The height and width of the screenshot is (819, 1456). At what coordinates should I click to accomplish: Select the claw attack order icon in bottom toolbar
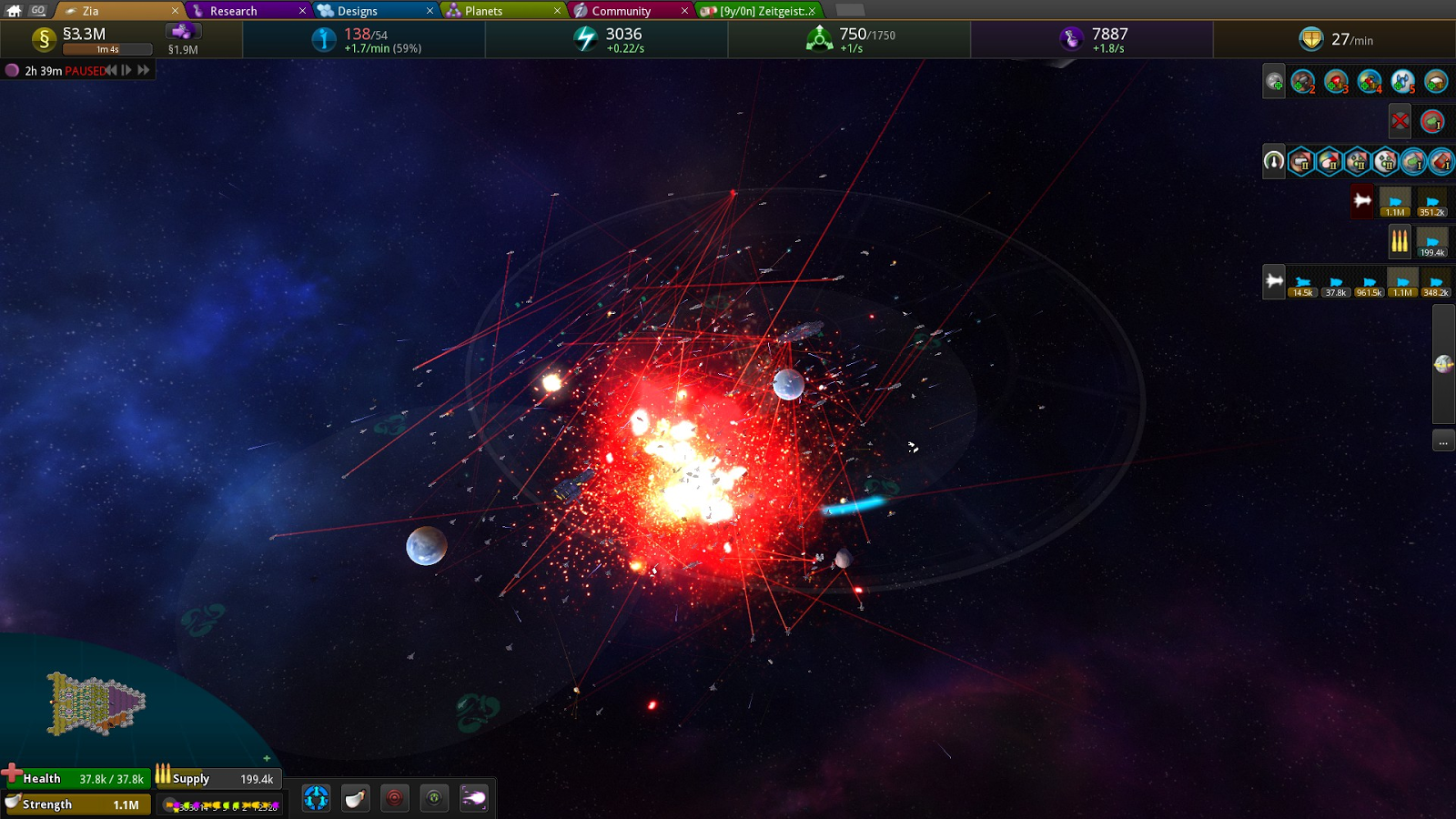(354, 798)
